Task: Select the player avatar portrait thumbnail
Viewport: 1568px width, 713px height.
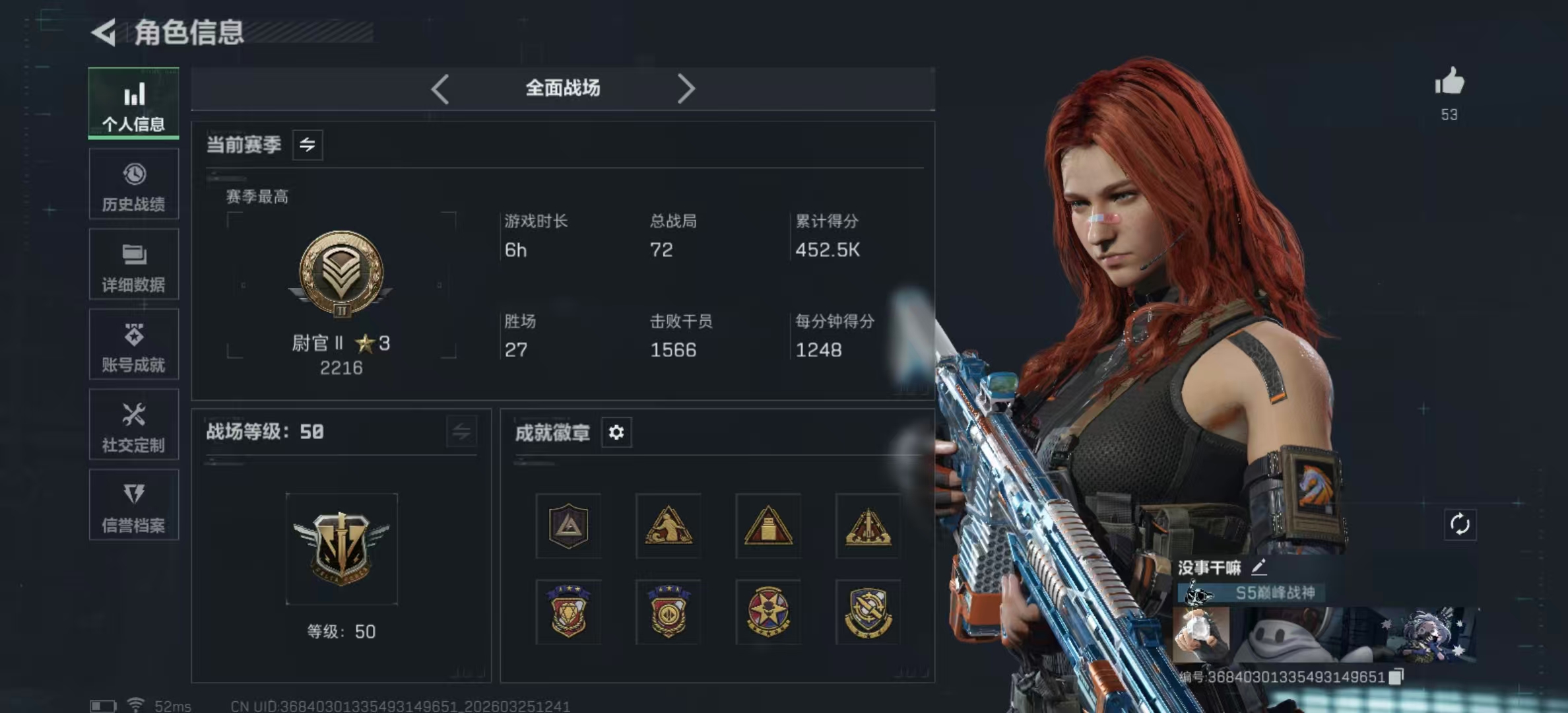Action: click(1201, 634)
